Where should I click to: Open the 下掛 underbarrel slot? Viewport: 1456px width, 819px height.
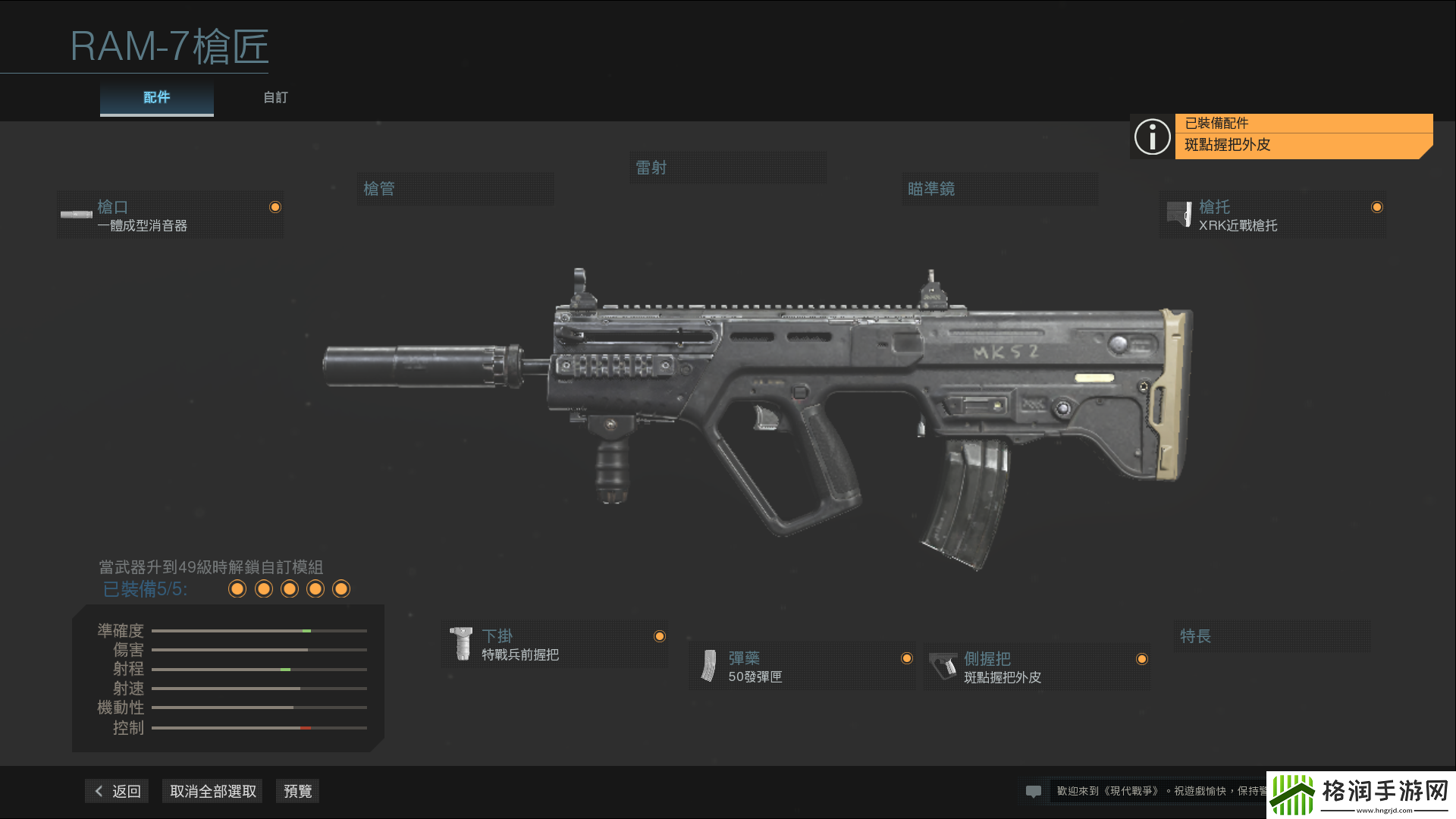tap(555, 645)
